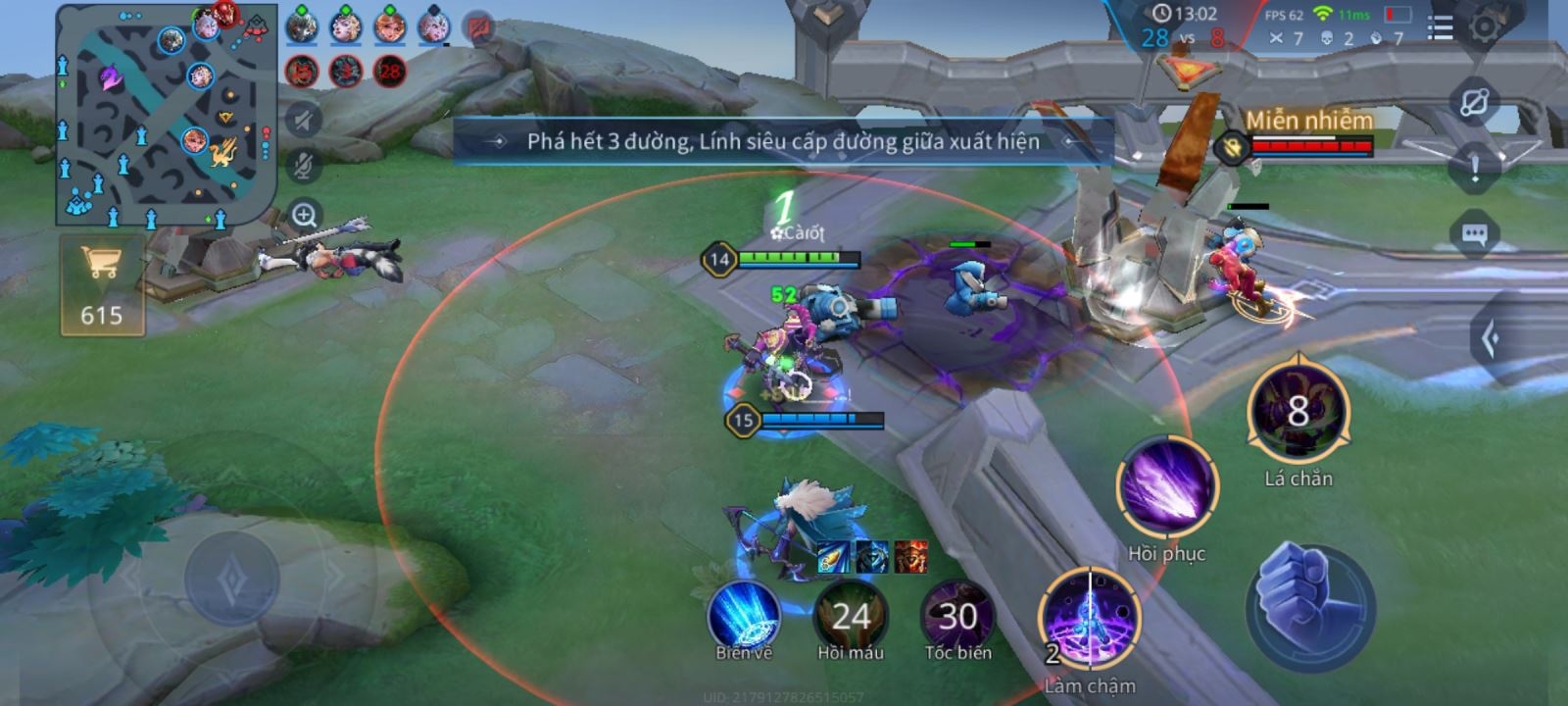Use the Hồi phục skill
This screenshot has width=1568, height=706.
[x=1166, y=488]
